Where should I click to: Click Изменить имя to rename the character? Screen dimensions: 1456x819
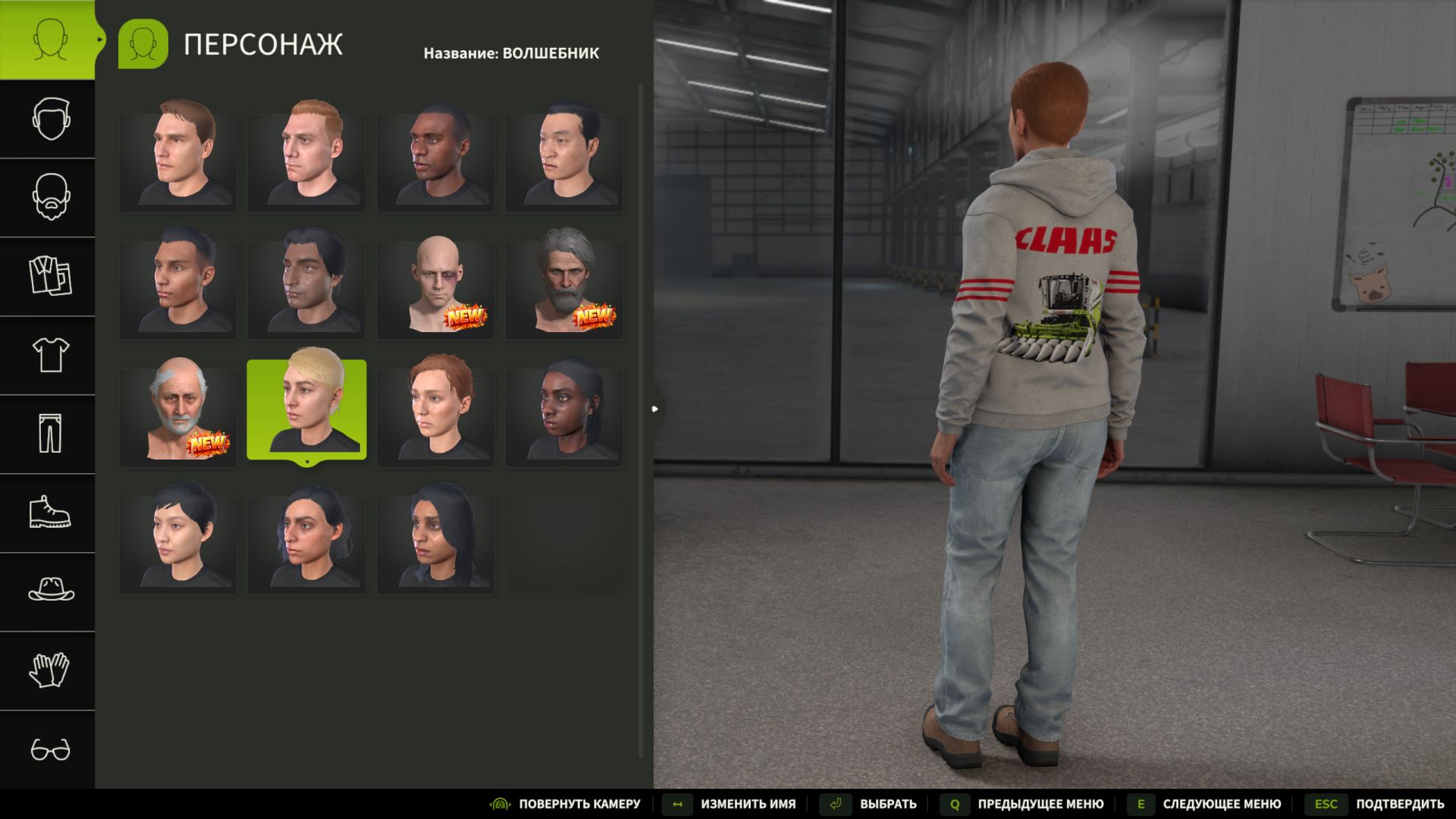point(746,803)
